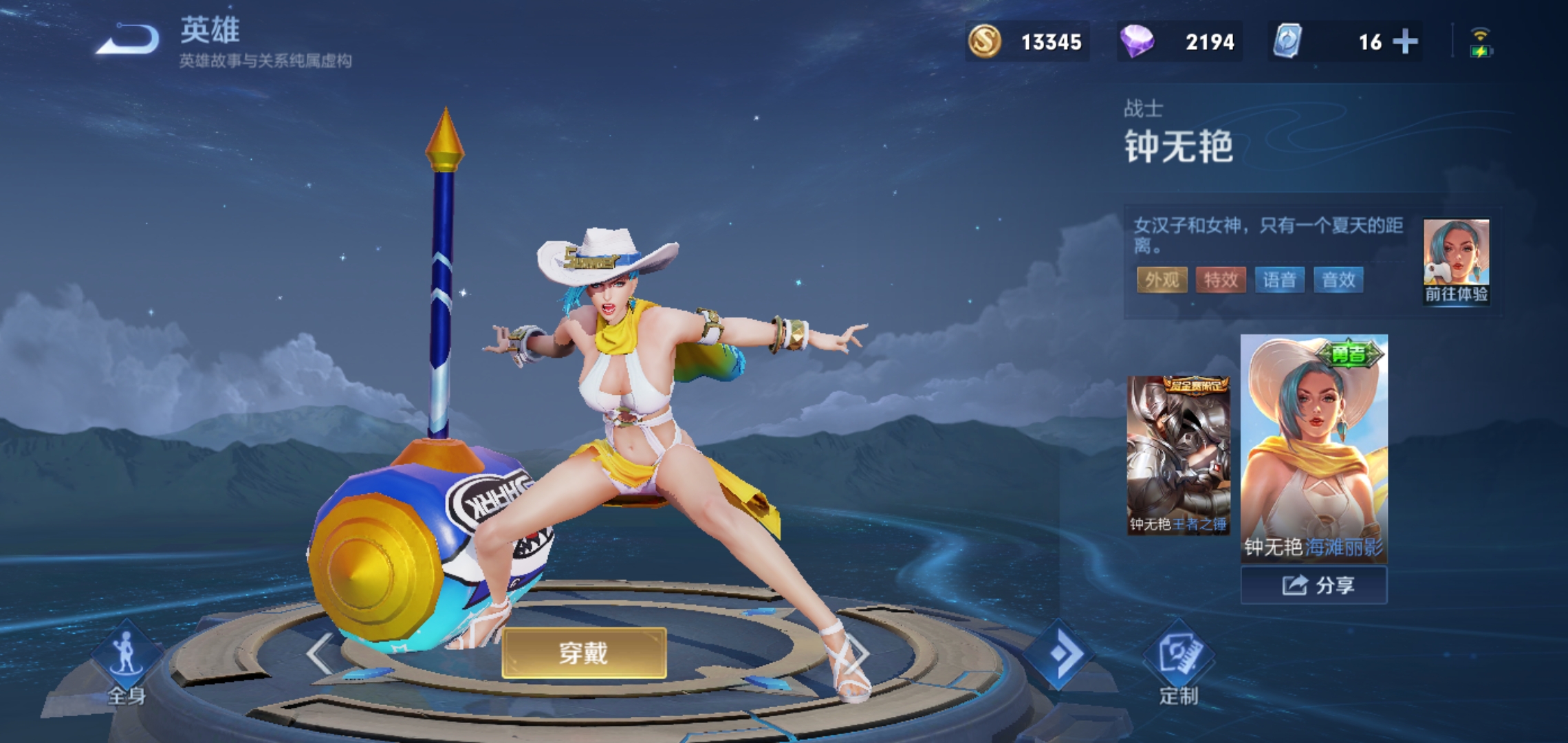
Task: Click the 语音 voice tag
Action: (x=1280, y=280)
